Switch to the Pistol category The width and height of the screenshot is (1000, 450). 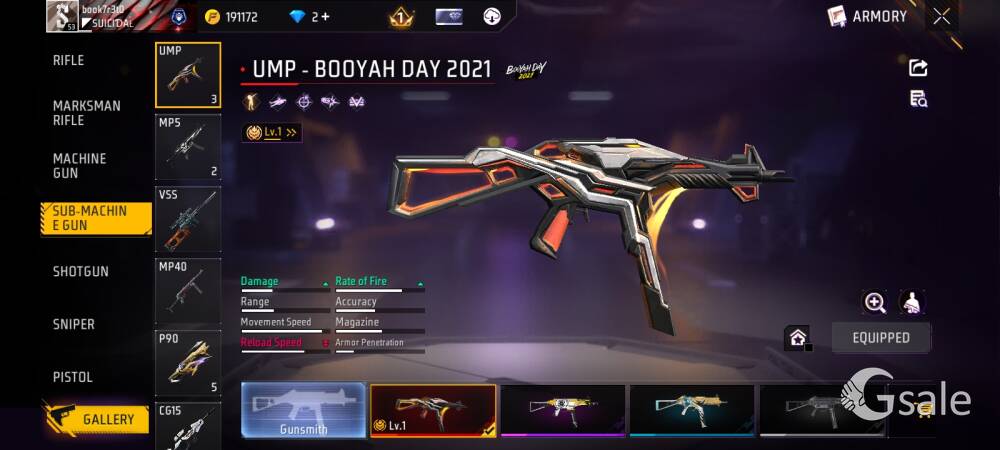point(73,377)
